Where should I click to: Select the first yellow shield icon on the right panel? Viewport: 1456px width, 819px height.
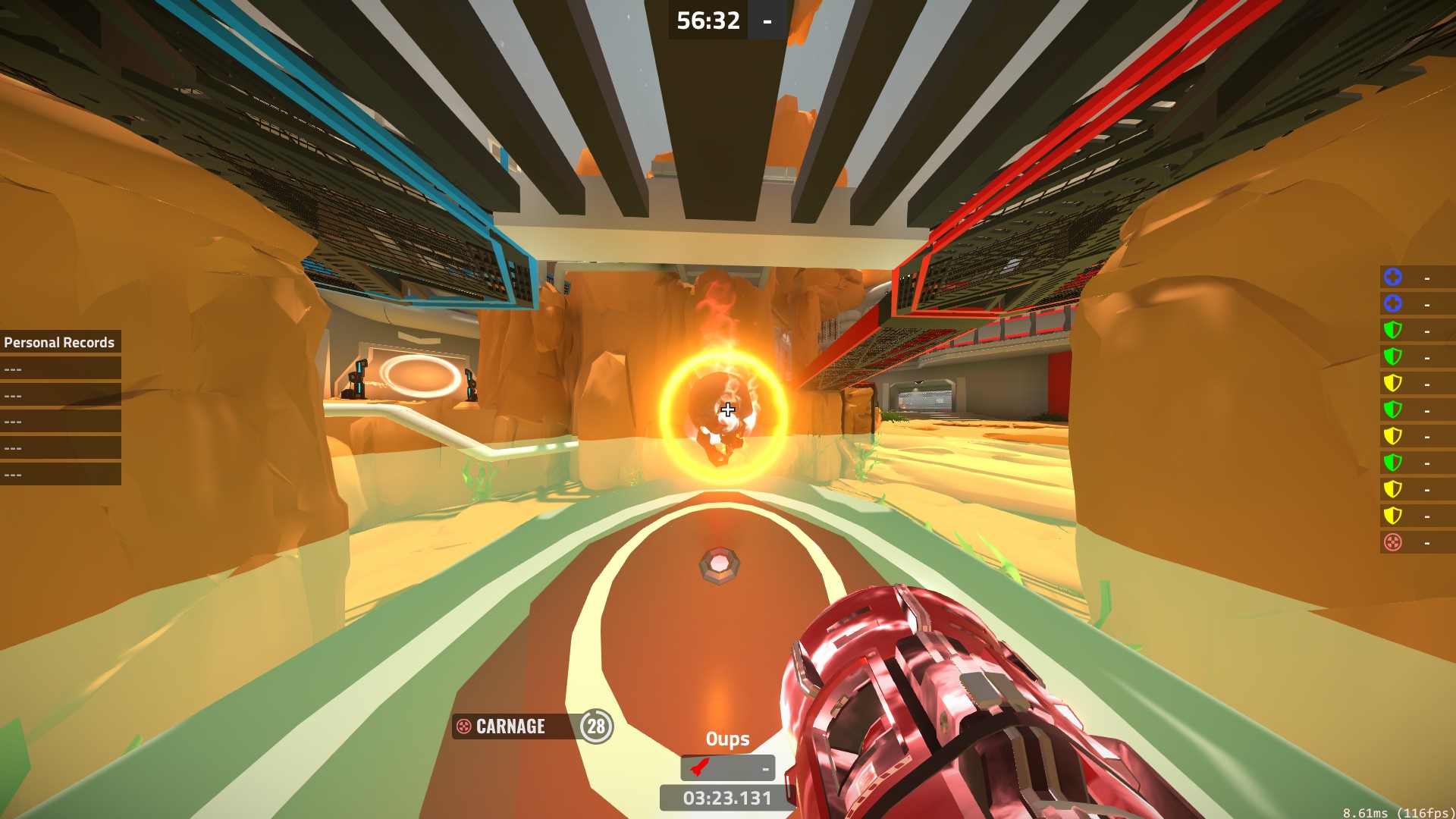1392,383
